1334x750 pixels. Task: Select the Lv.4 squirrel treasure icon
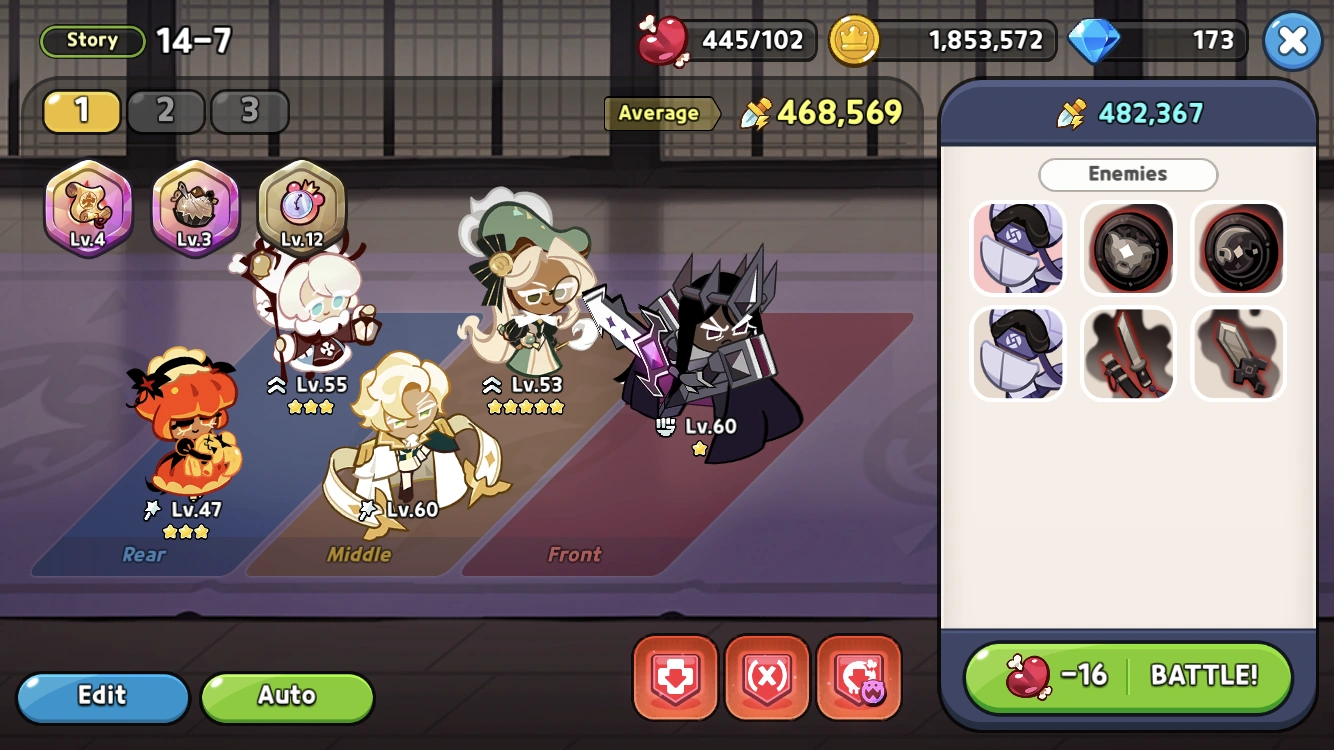click(88, 207)
